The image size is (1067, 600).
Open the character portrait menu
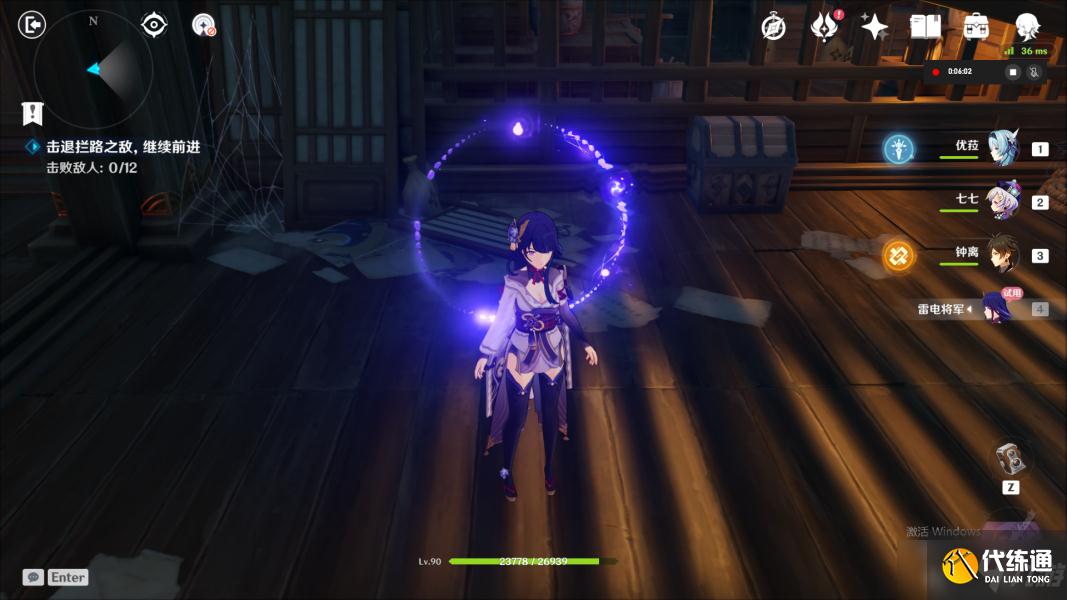coord(1027,27)
